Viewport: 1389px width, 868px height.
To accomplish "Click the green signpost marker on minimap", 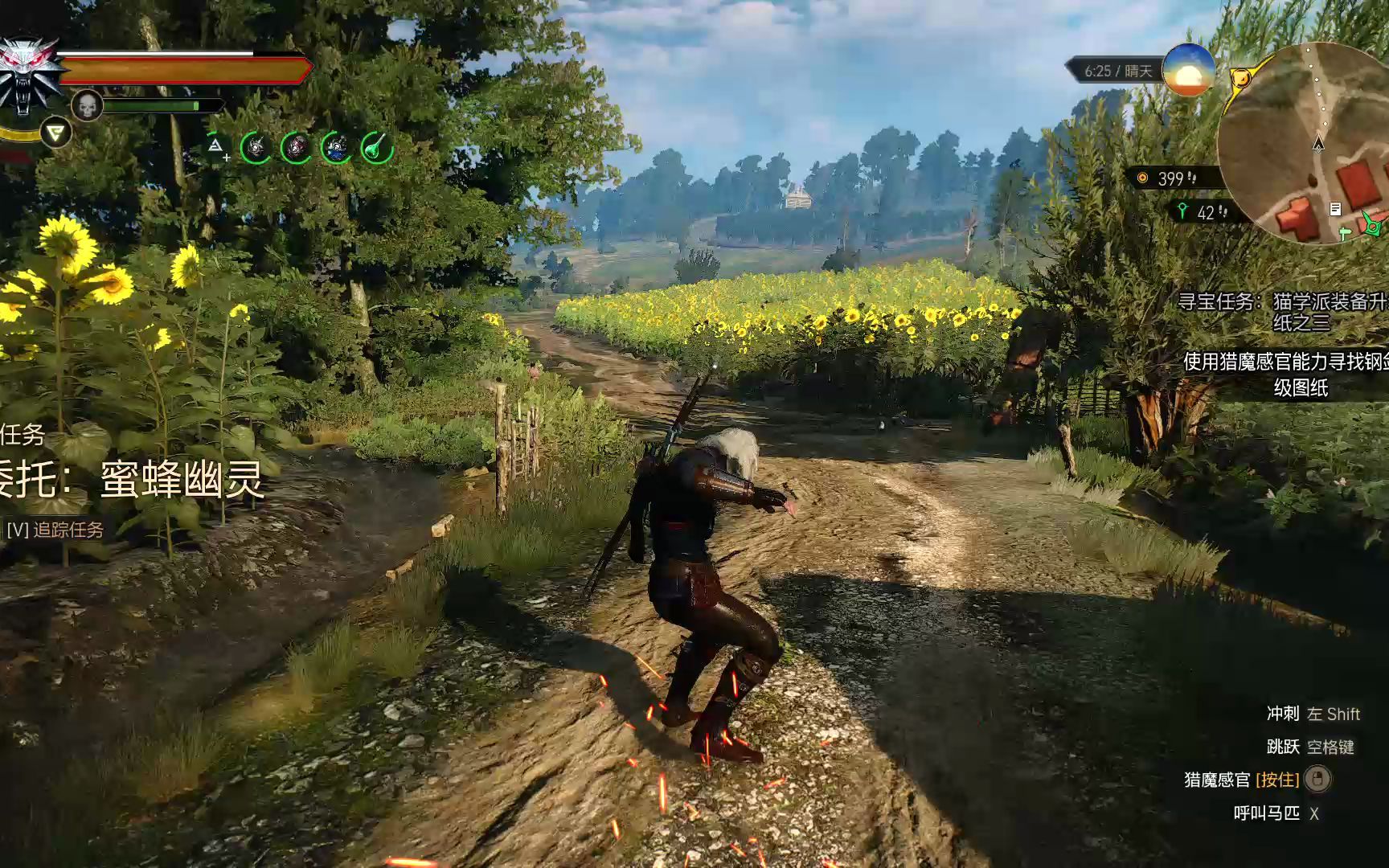I will (x=1346, y=233).
